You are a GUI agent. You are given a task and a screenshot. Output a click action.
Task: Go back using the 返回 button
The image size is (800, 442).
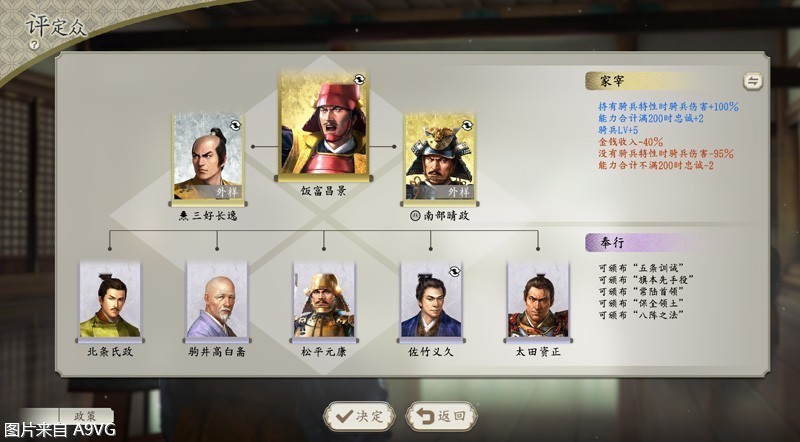point(441,416)
